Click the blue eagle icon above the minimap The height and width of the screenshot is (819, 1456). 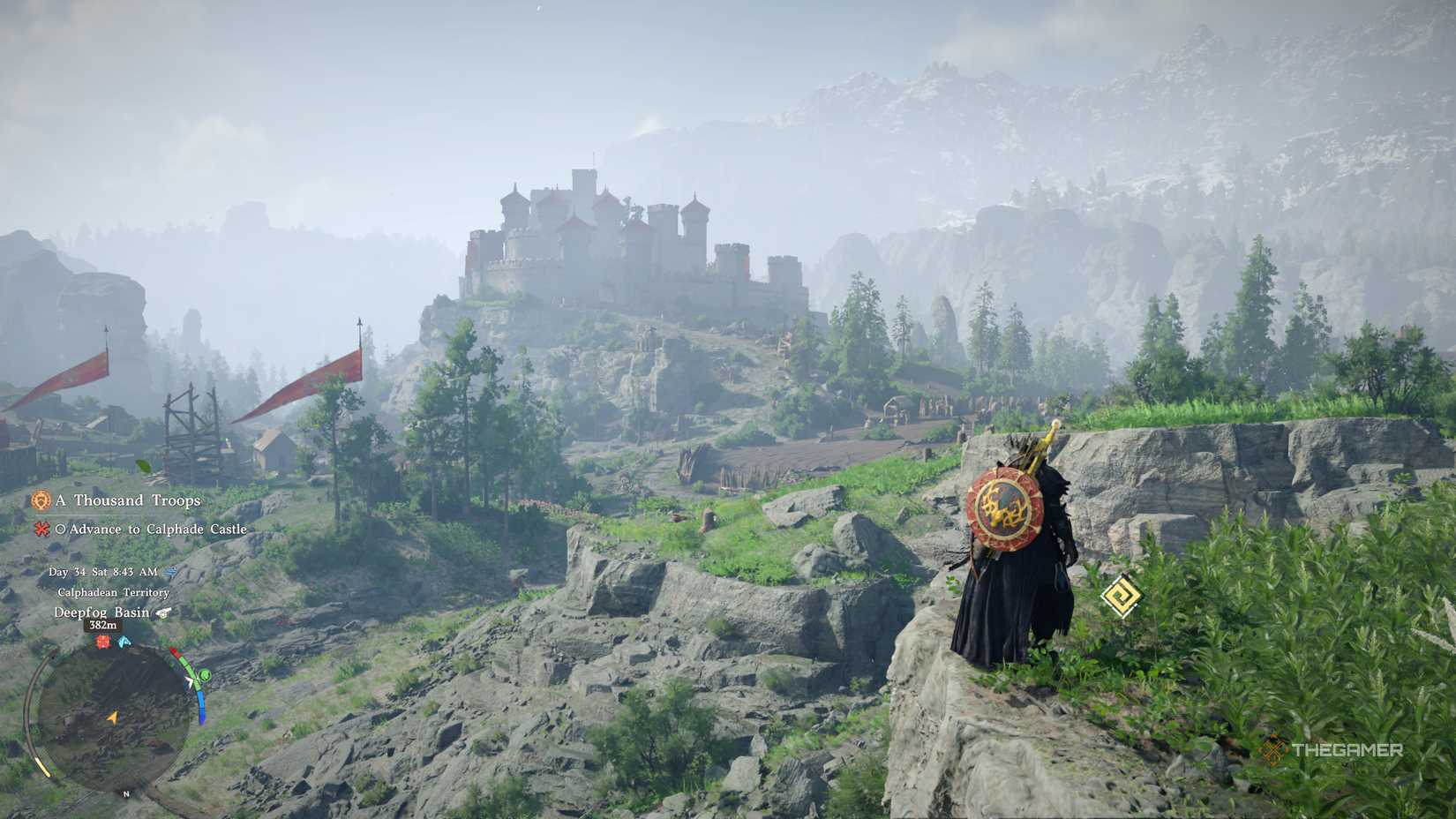(x=124, y=642)
